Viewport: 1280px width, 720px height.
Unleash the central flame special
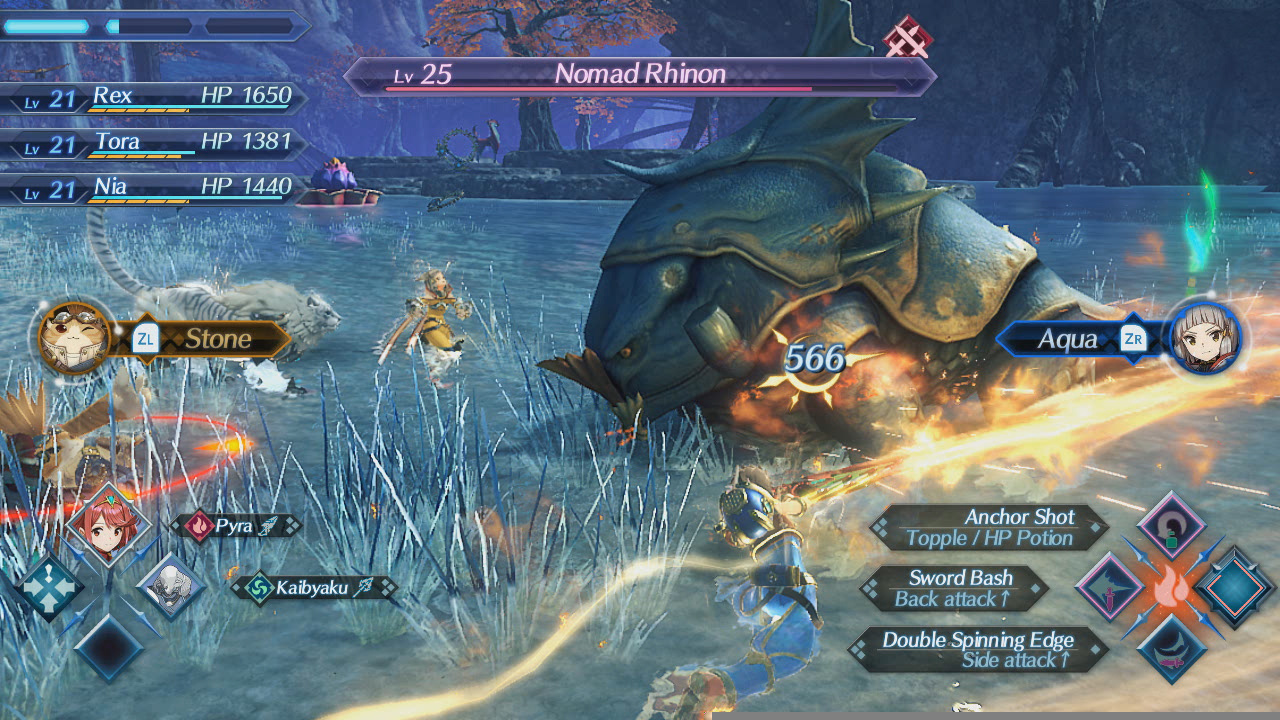tap(1171, 588)
